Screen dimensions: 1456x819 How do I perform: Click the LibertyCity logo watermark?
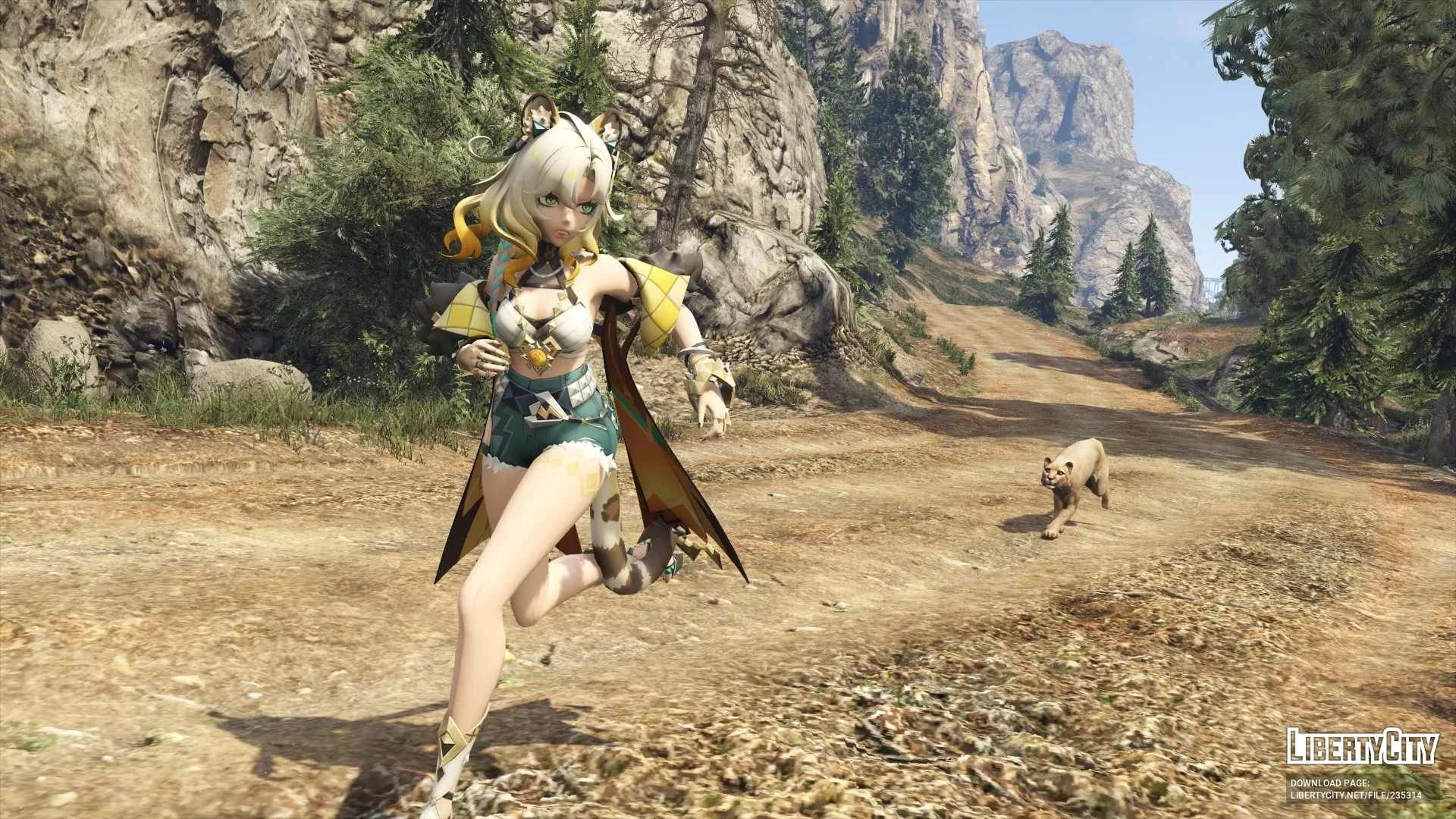[x=1362, y=746]
